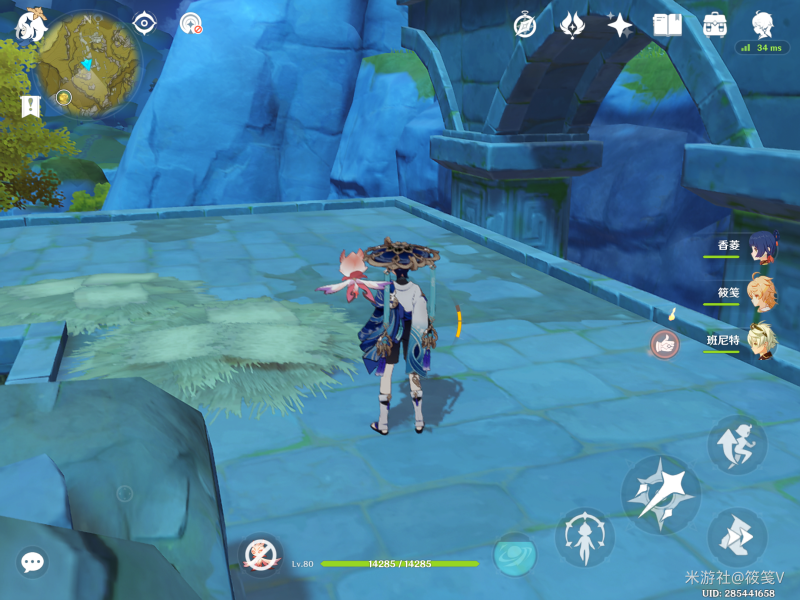
Task: Open the character profile head icon
Action: 764,24
